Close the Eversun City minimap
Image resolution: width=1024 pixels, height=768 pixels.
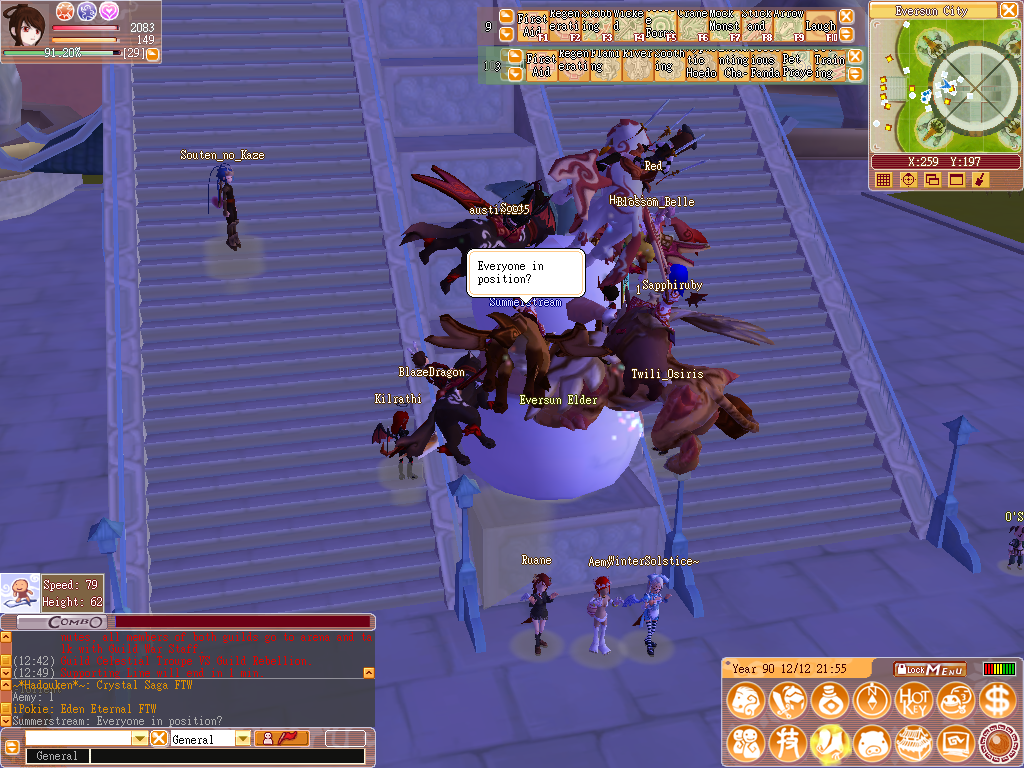1009,10
